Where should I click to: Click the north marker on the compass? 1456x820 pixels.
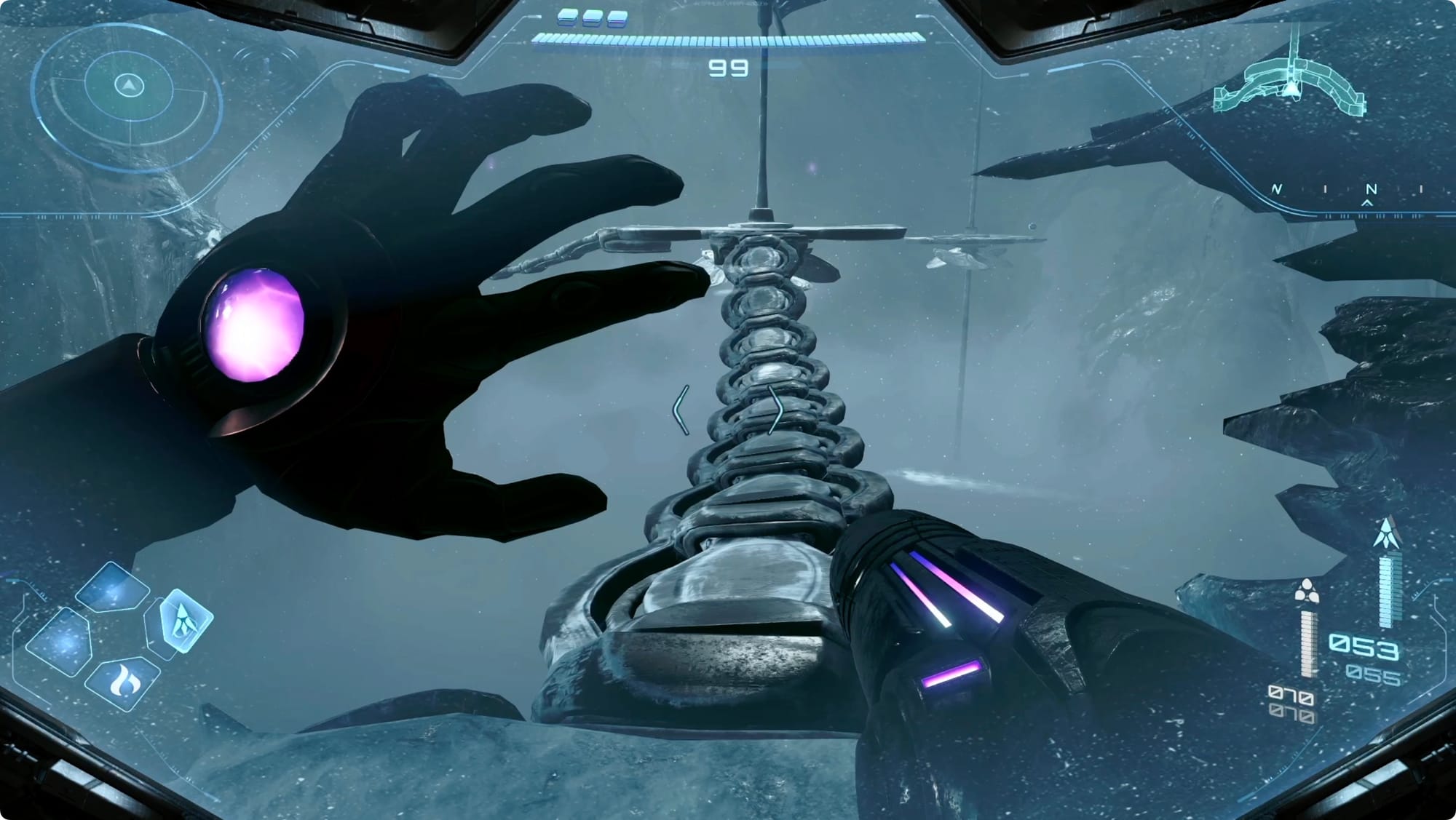(1370, 189)
